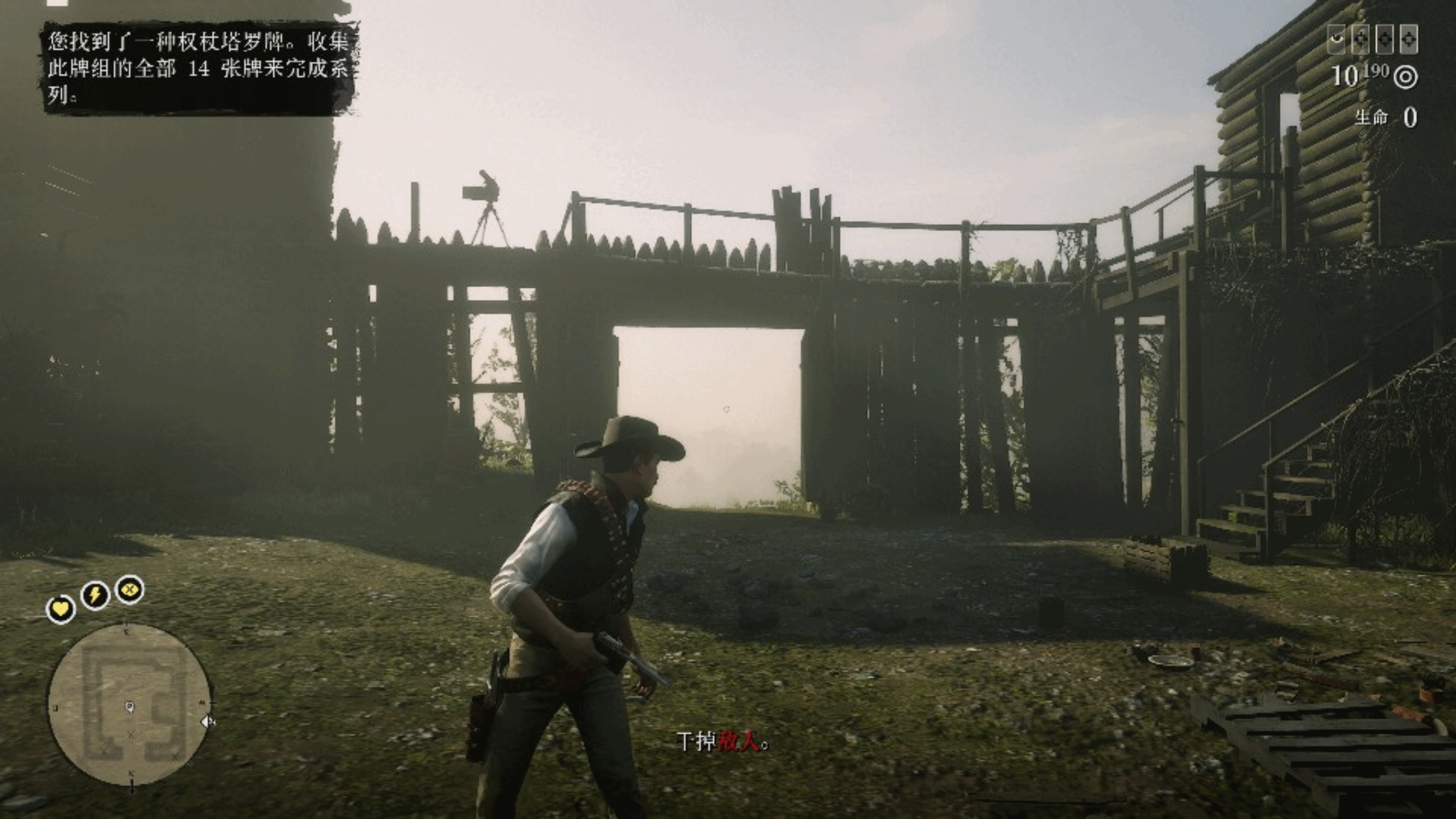1456x819 pixels.
Task: Click the bullseye target icon
Action: tap(1405, 77)
